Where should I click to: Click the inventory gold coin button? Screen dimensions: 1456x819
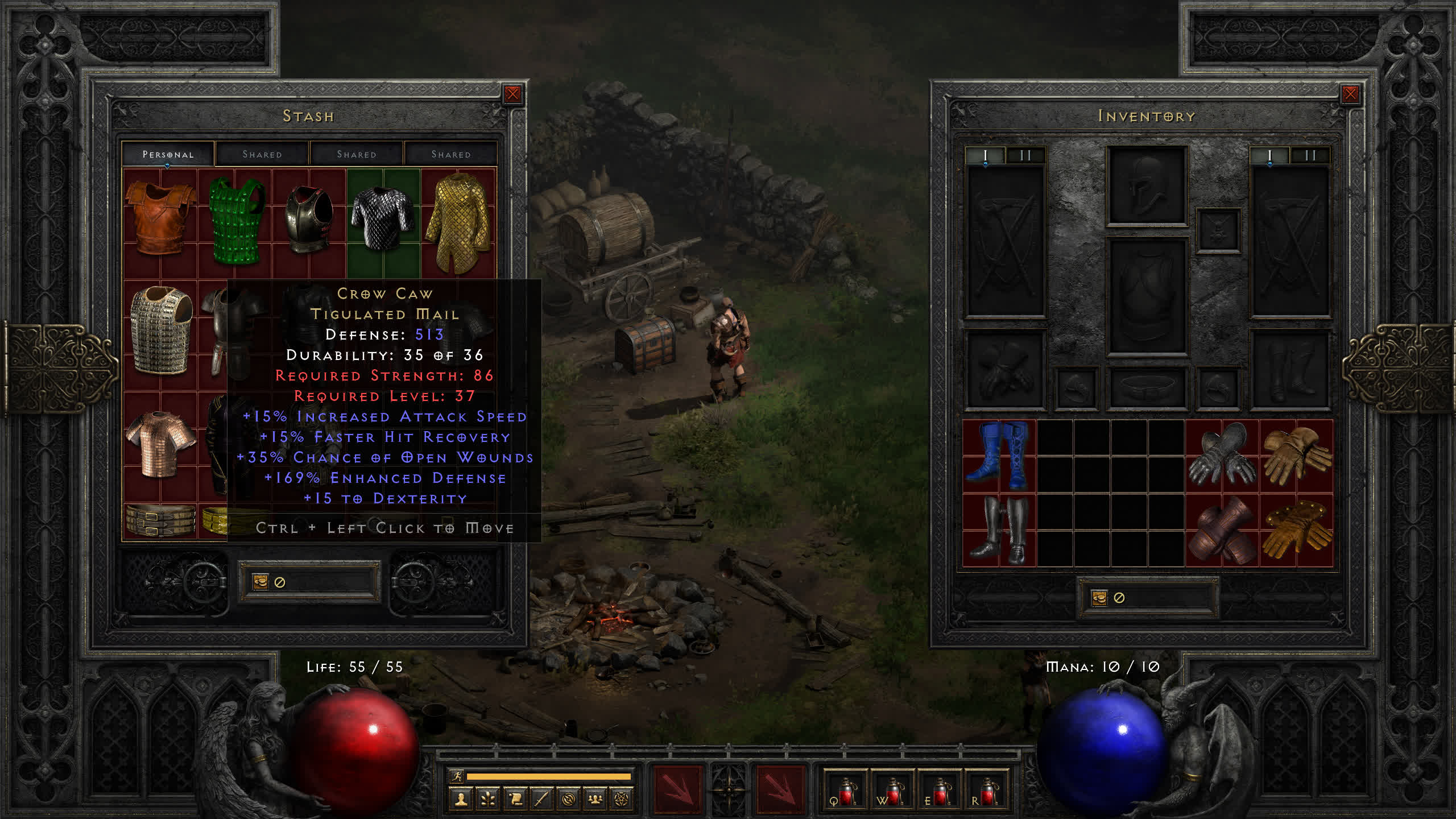(1099, 598)
